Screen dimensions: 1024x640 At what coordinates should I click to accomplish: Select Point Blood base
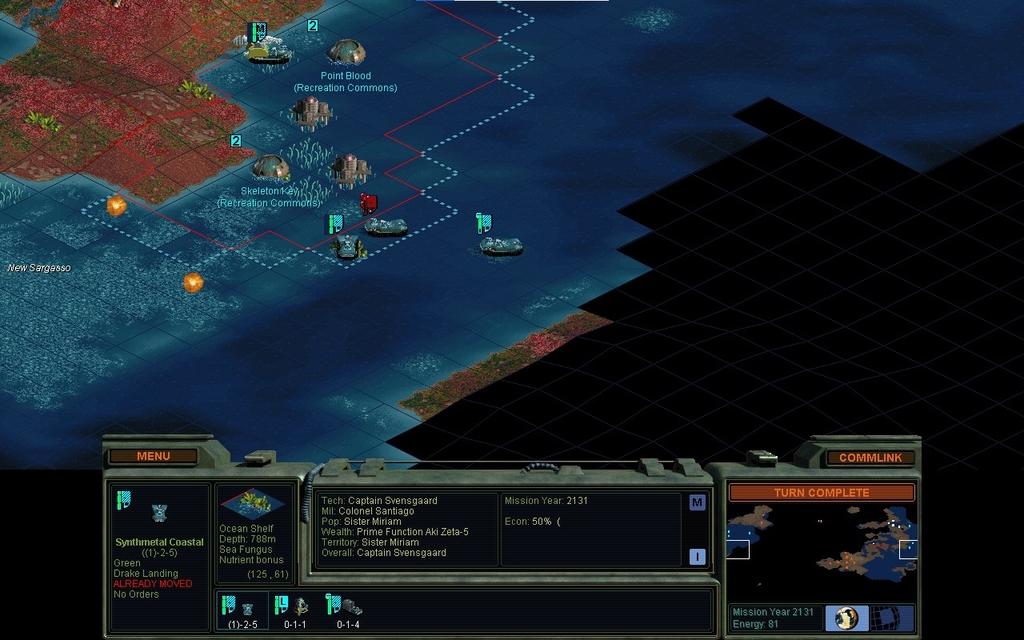[x=347, y=51]
